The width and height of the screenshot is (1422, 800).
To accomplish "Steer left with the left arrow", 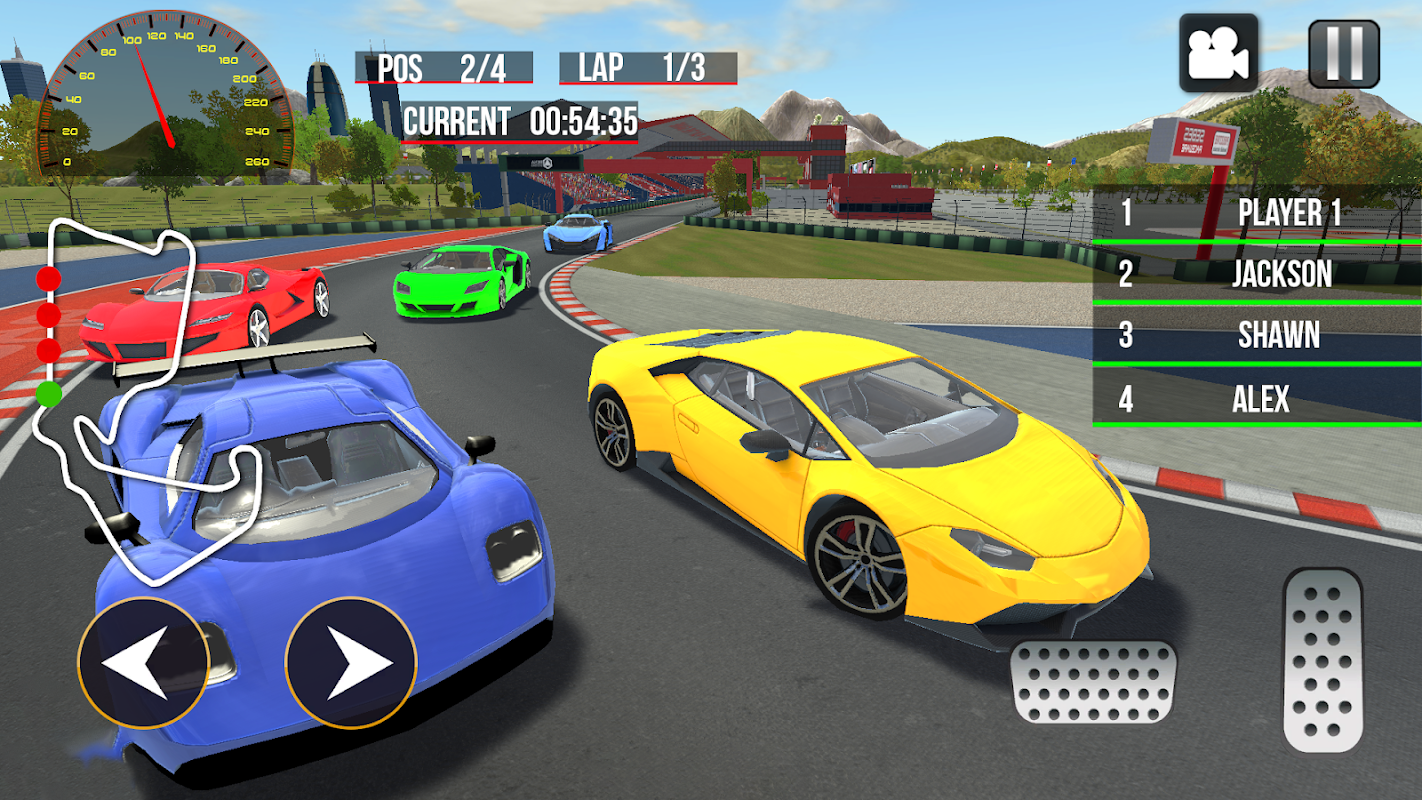I will 143,661.
